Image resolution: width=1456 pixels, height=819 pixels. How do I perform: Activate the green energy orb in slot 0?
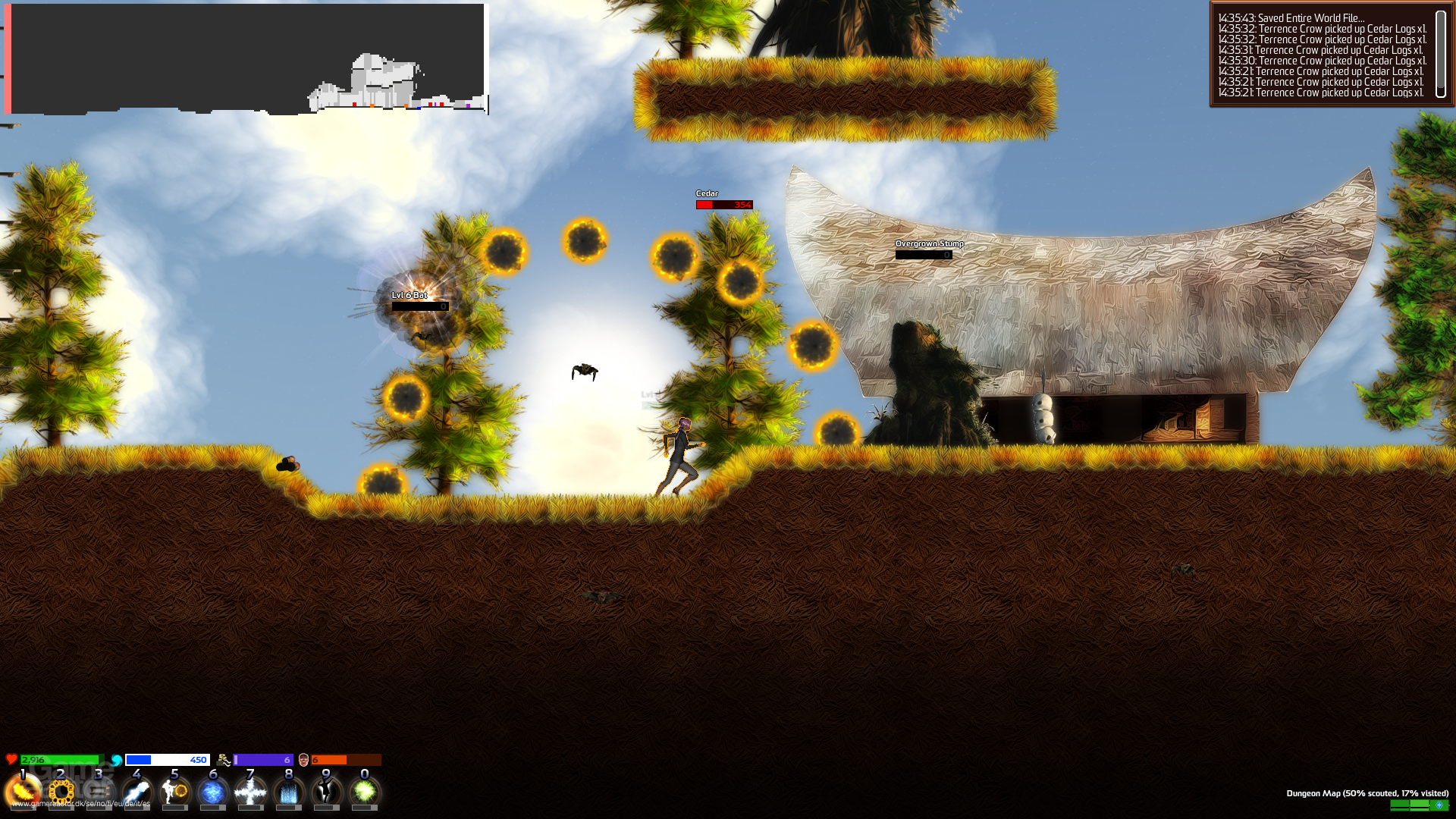(x=363, y=792)
